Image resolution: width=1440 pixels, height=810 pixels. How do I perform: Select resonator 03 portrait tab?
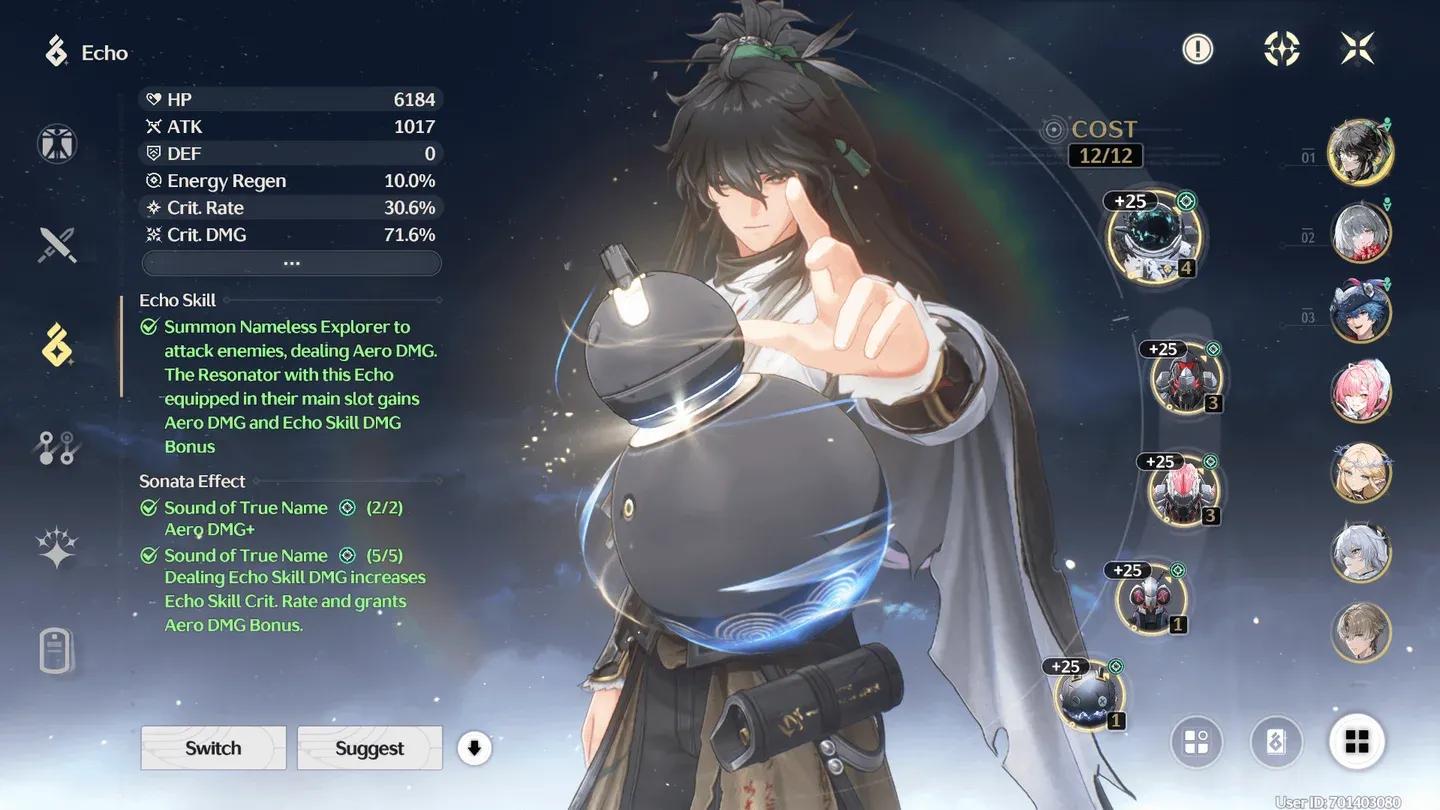[x=1361, y=312]
